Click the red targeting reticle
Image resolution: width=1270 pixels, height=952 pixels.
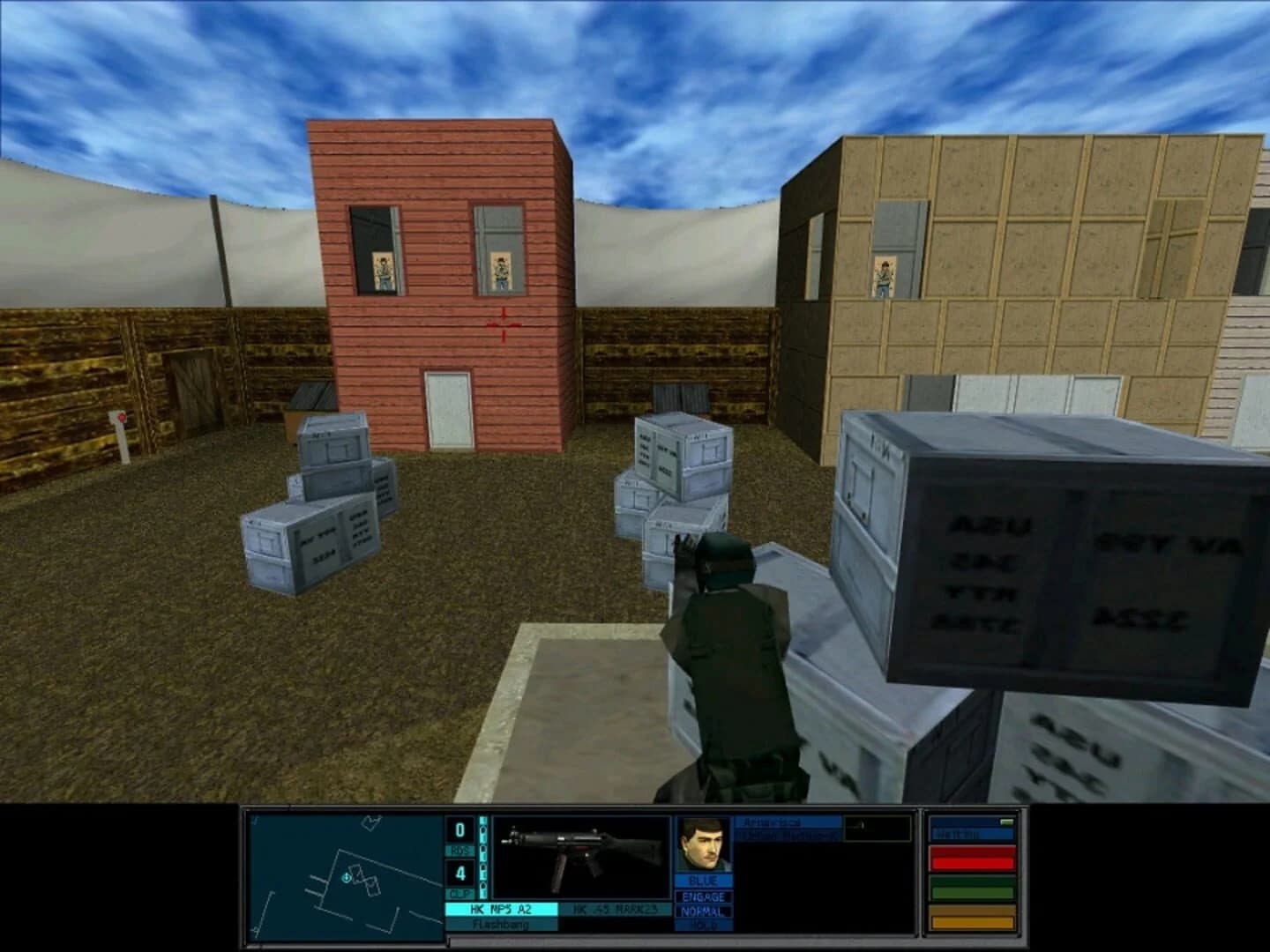tap(504, 323)
